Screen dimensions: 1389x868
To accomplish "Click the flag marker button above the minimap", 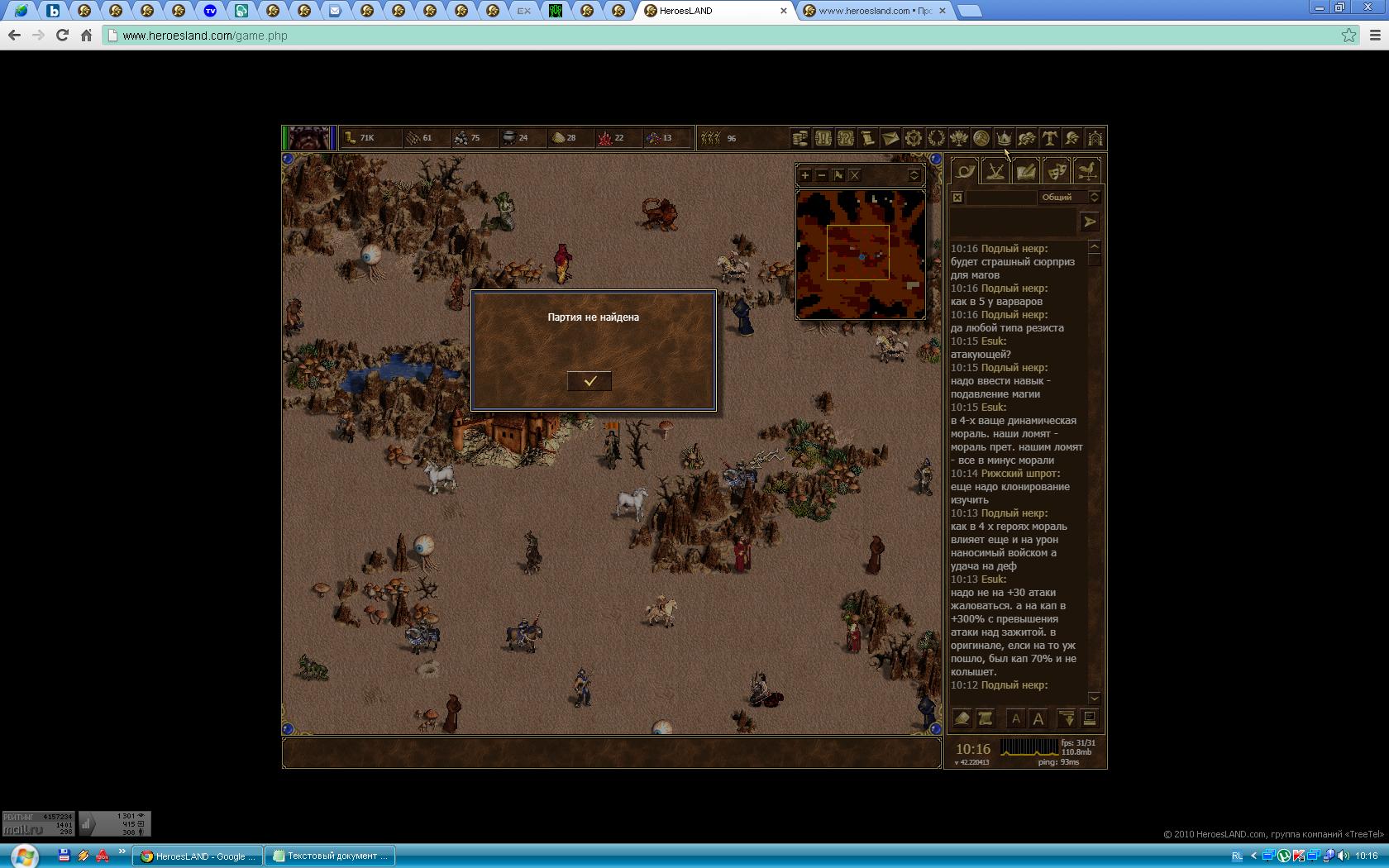I will click(838, 175).
